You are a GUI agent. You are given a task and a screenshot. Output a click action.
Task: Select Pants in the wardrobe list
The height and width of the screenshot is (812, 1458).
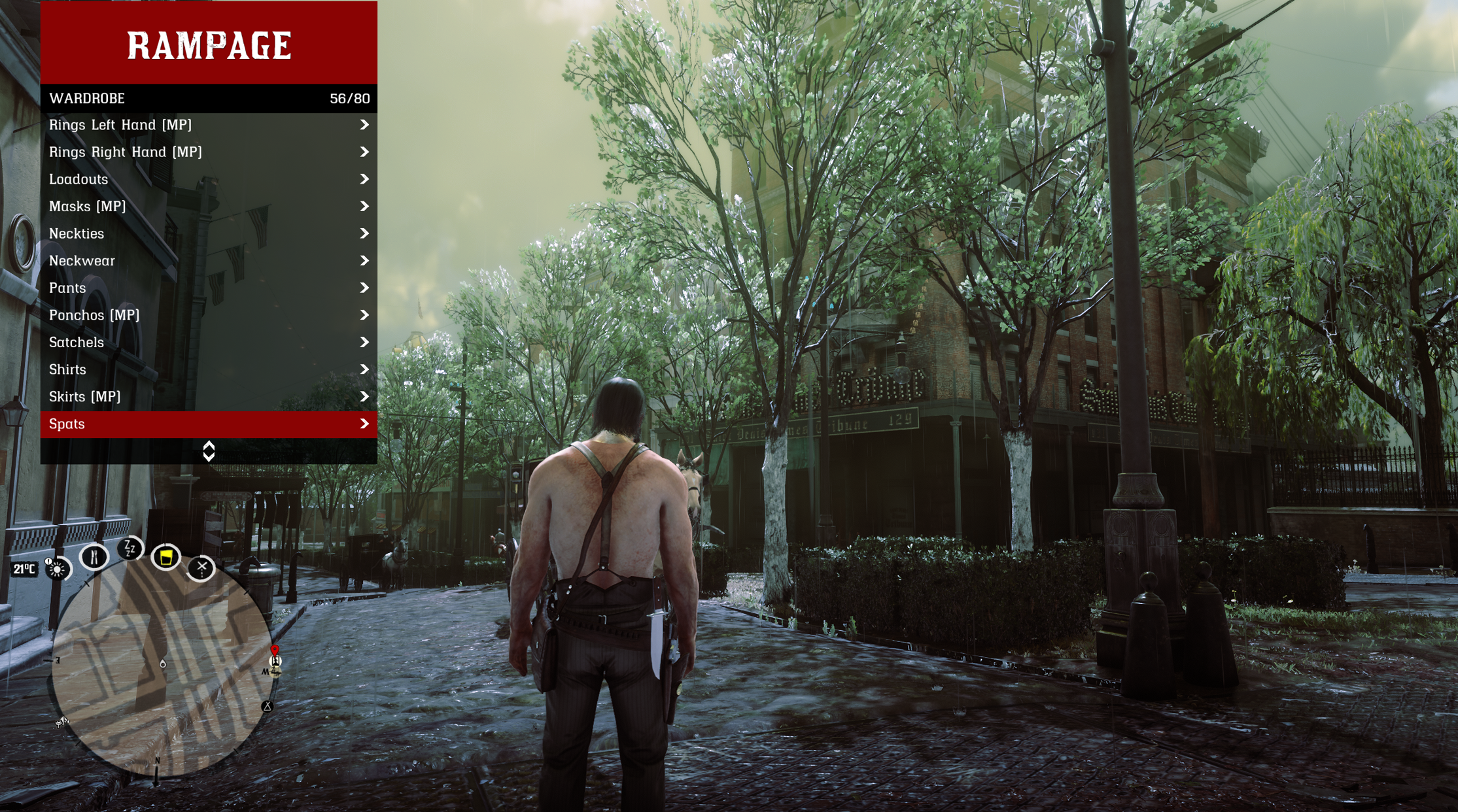pyautogui.click(x=208, y=288)
